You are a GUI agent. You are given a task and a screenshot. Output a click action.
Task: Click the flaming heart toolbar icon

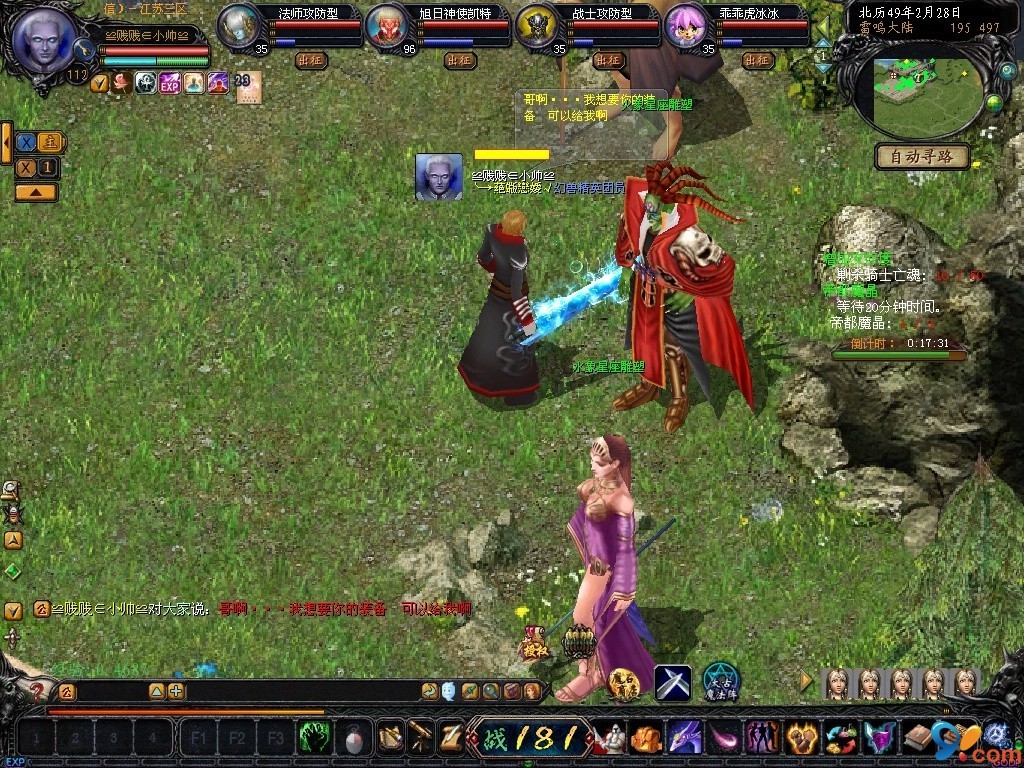(802, 738)
